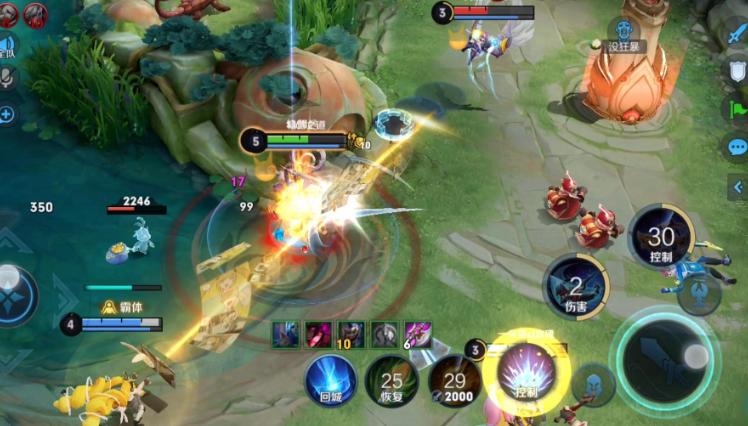The width and height of the screenshot is (748, 426).
Task: Use the active item showing 2000
Action: tap(455, 380)
